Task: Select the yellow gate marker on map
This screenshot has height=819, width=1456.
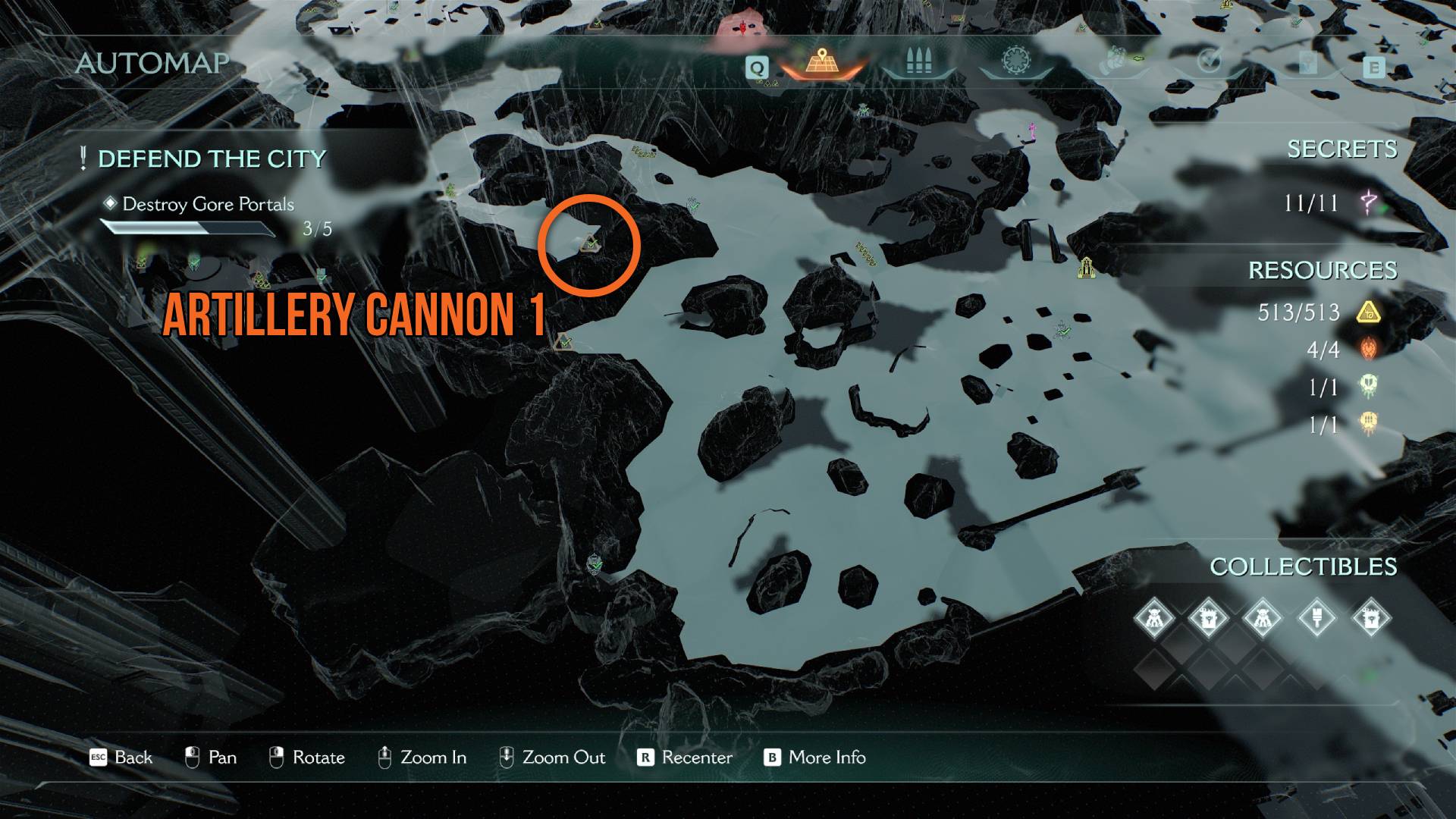Action: click(1086, 267)
